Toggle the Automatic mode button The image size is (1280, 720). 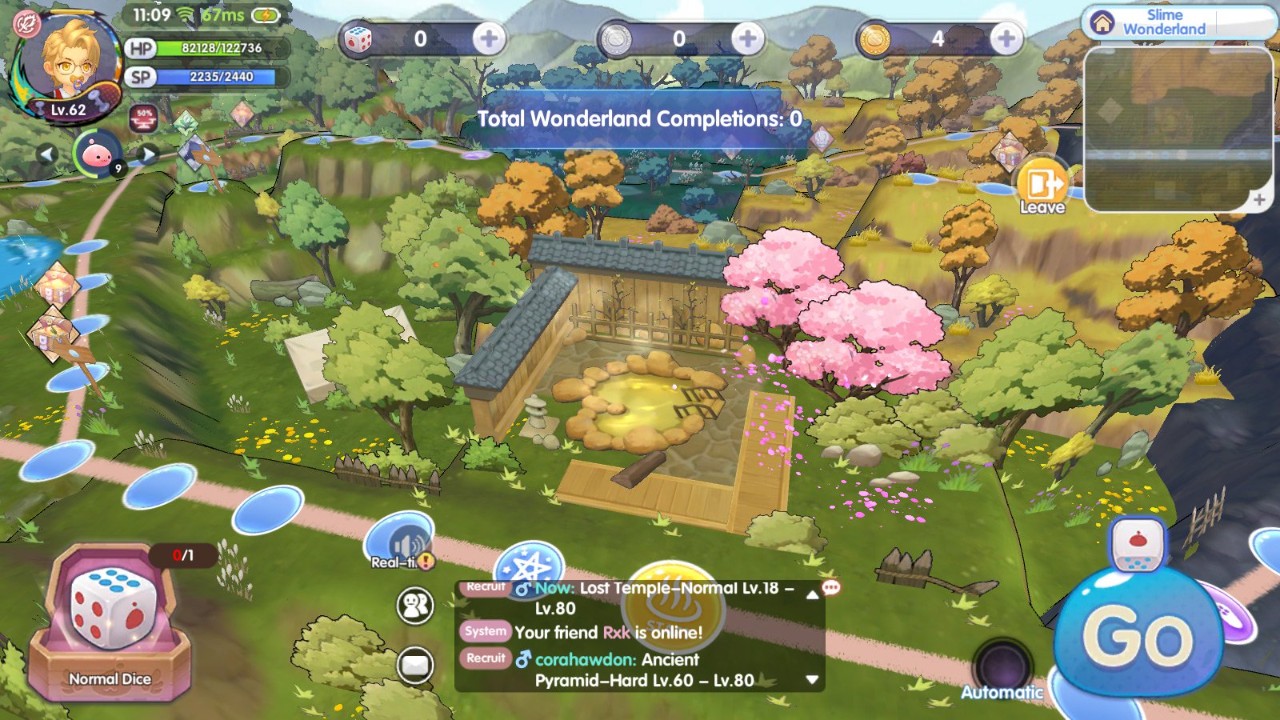1002,668
